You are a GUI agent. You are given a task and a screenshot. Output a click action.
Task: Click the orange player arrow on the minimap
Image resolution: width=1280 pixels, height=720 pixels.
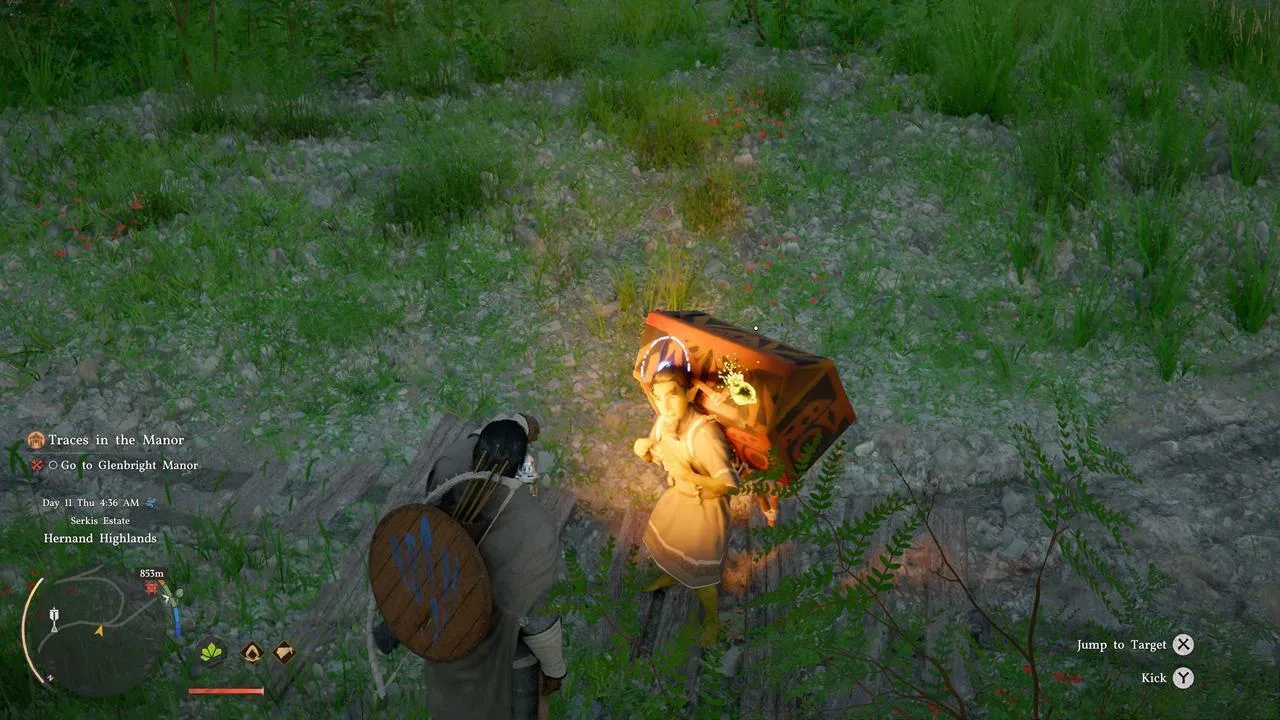pos(100,631)
